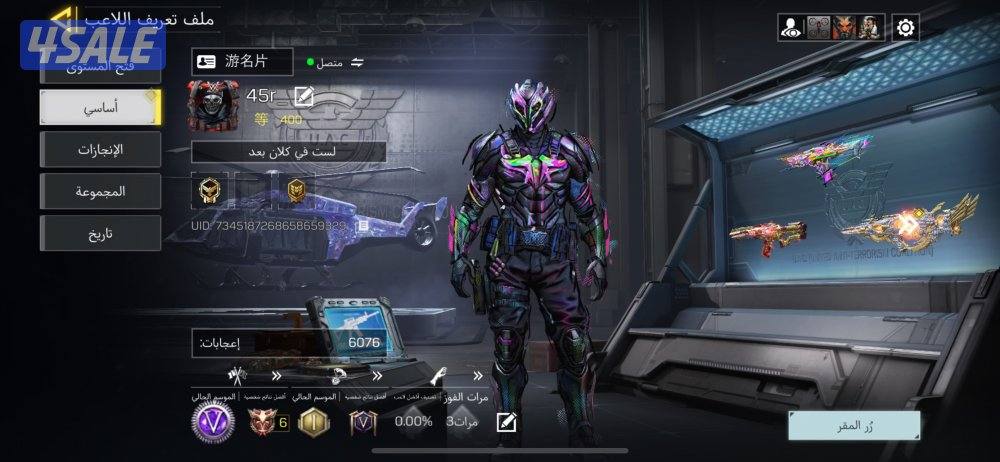Switch to the الإنجازات tab
Screen dimensions: 1000x462
[x=100, y=149]
